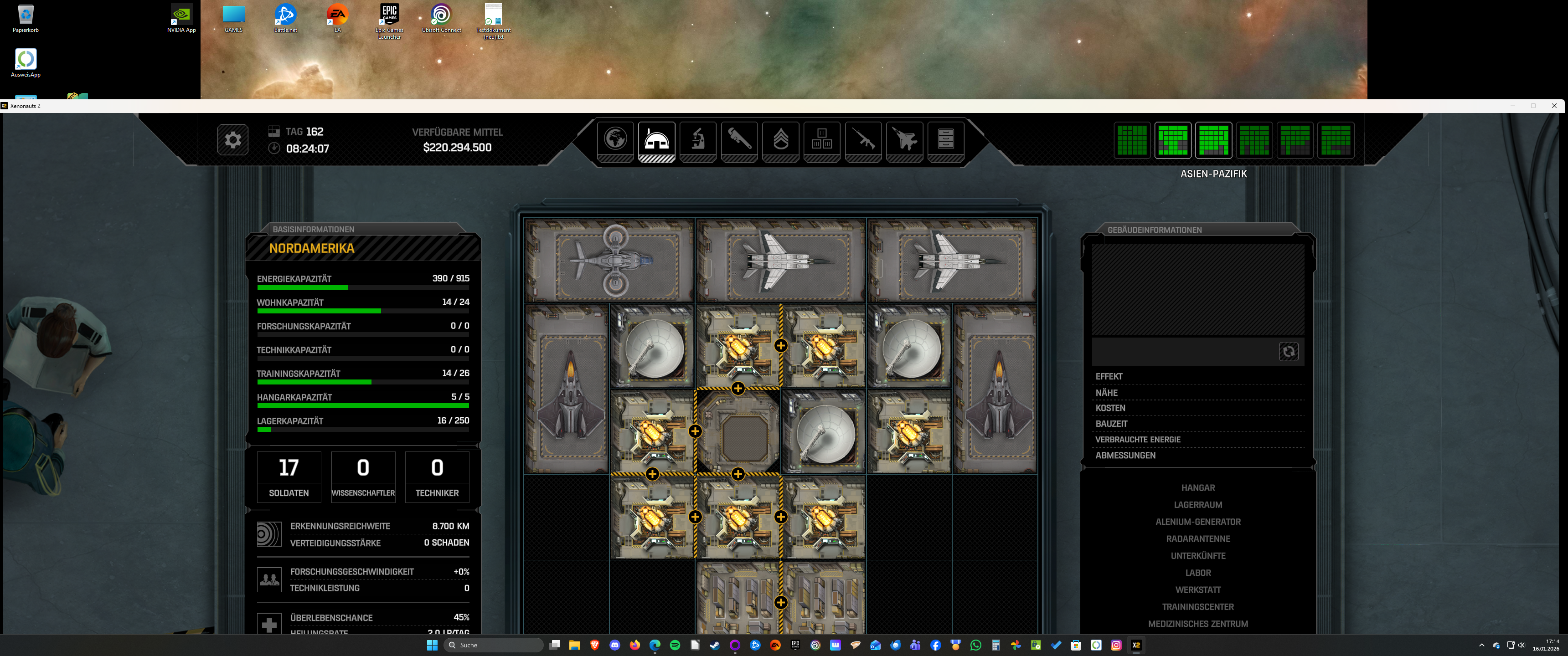Pick the Alenium-Generator building option

click(x=1197, y=522)
